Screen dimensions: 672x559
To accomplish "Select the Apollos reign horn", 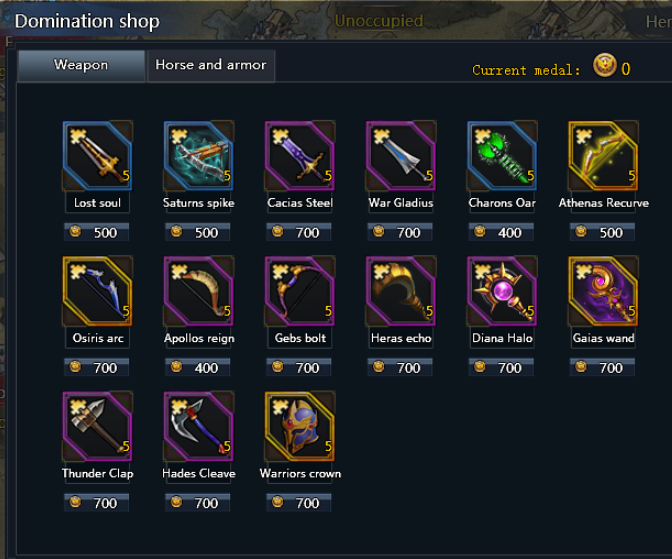I will [199, 291].
